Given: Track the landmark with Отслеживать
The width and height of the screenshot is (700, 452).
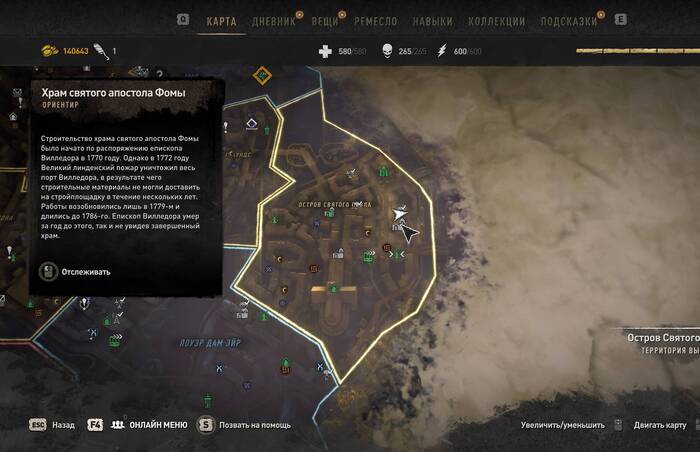Looking at the screenshot, I should click(86, 271).
